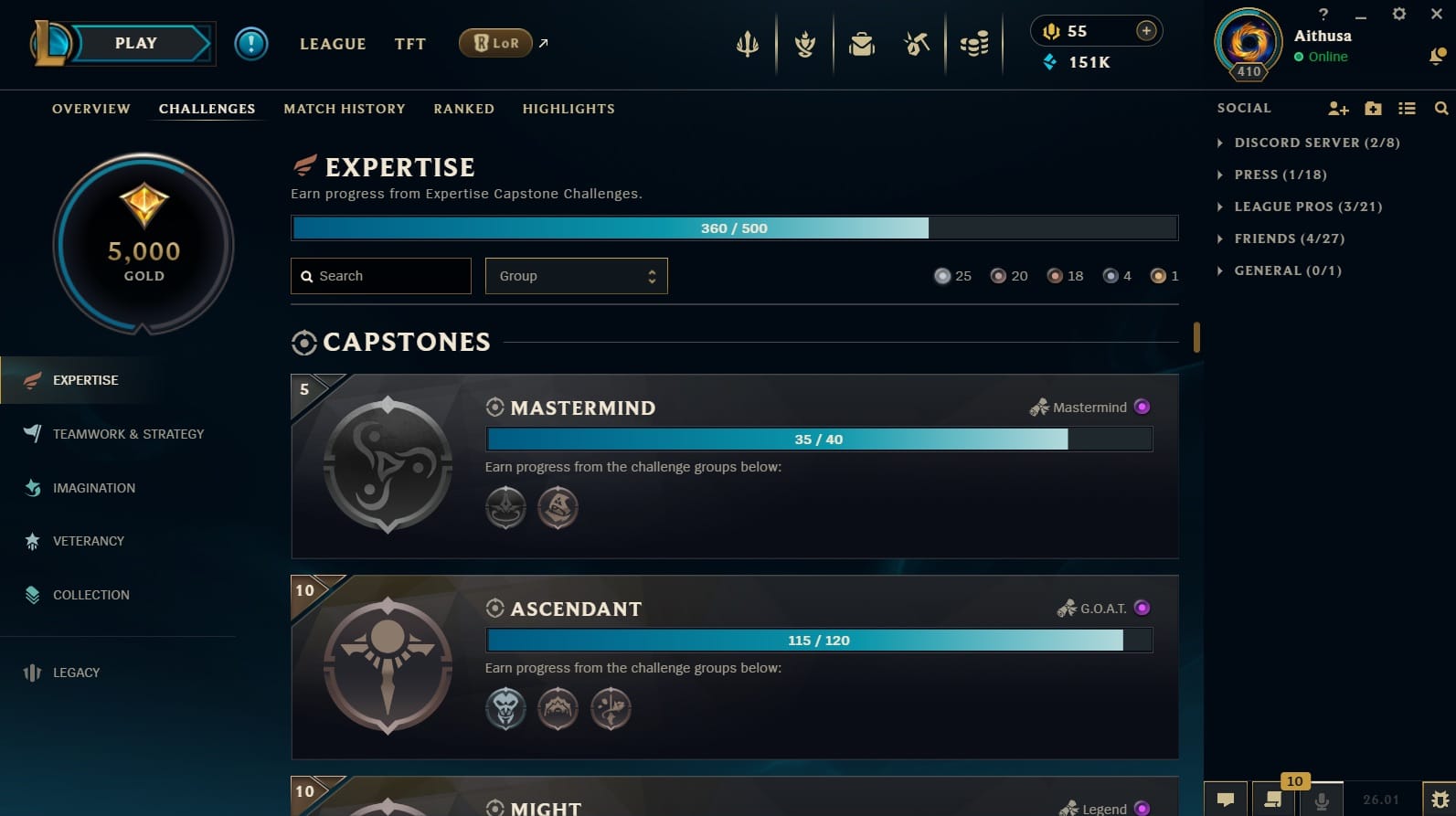Screen dimensions: 1456x816
Task: Switch to the TFT section
Action: click(409, 43)
